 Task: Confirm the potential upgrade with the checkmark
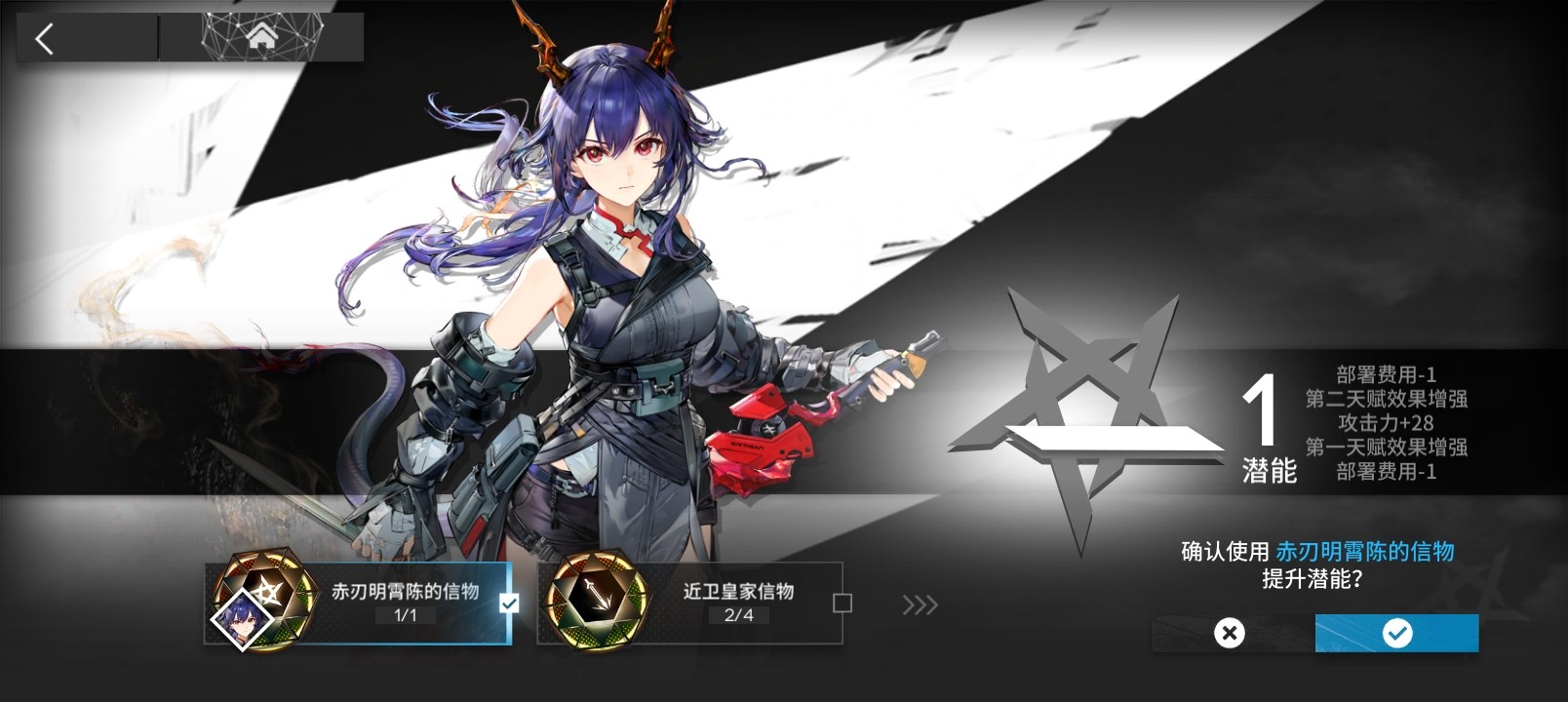[x=1396, y=634]
